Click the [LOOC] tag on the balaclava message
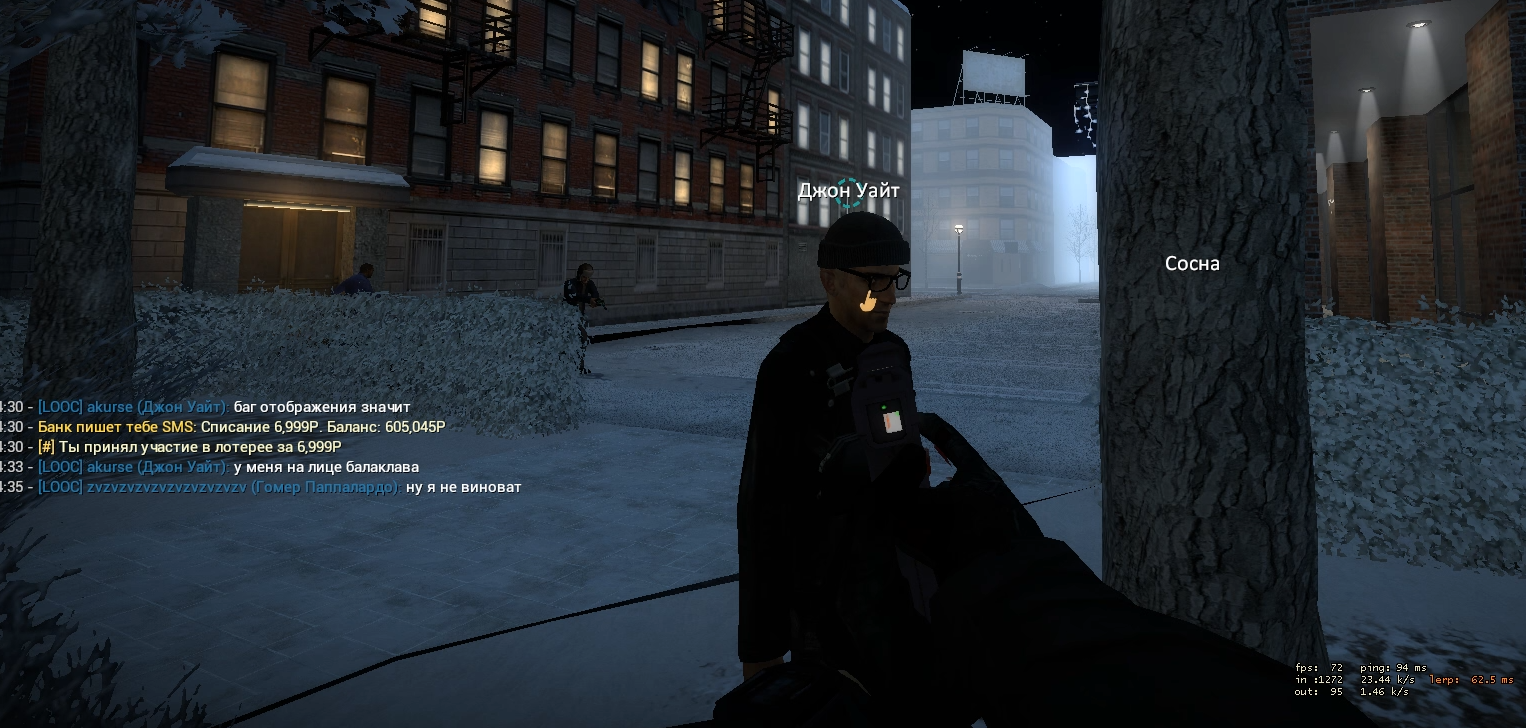This screenshot has width=1526, height=728. pyautogui.click(x=61, y=466)
